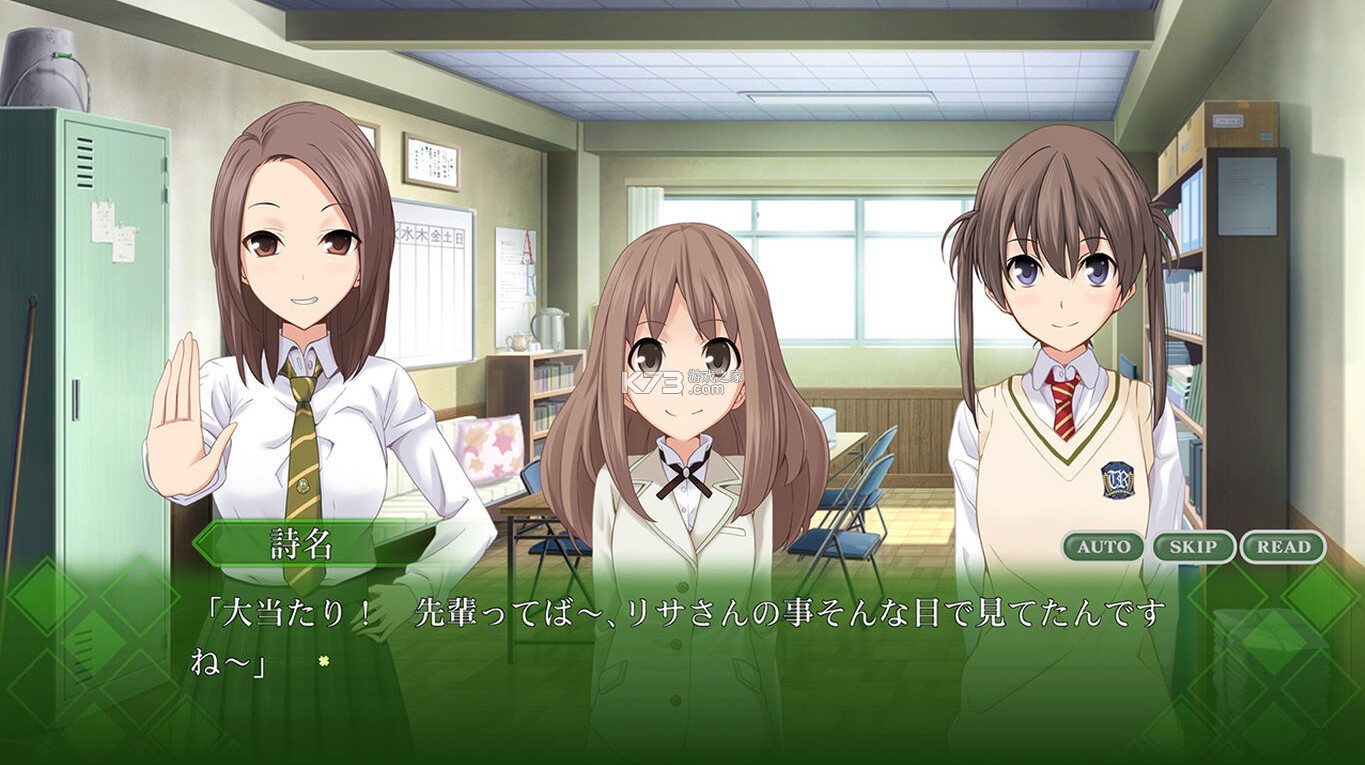The width and height of the screenshot is (1365, 765).
Task: Toggle the READ button
Action: coord(1283,547)
